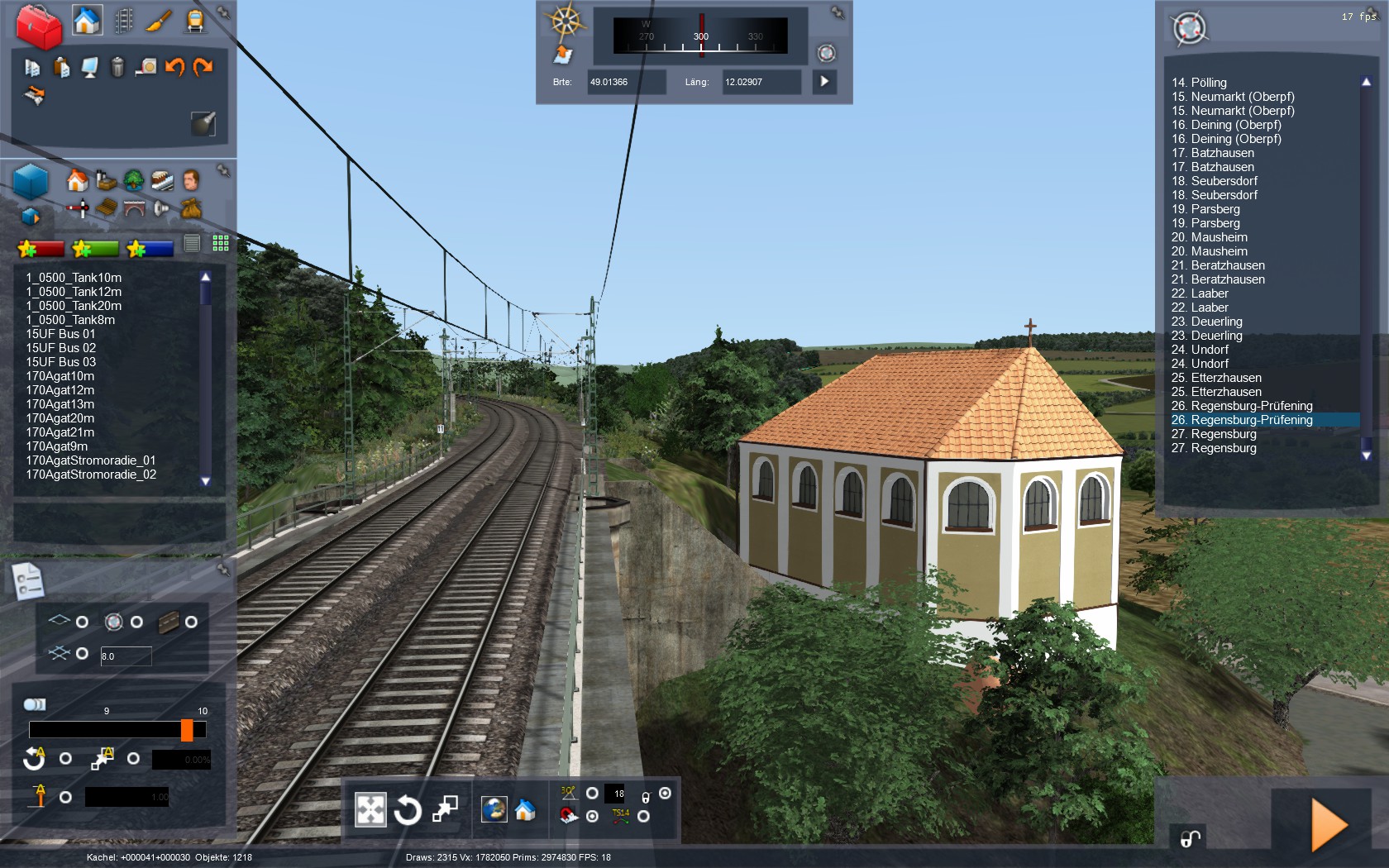This screenshot has width=1389, height=868.
Task: Switch to the paintbrush terrain tools
Action: coord(158,21)
